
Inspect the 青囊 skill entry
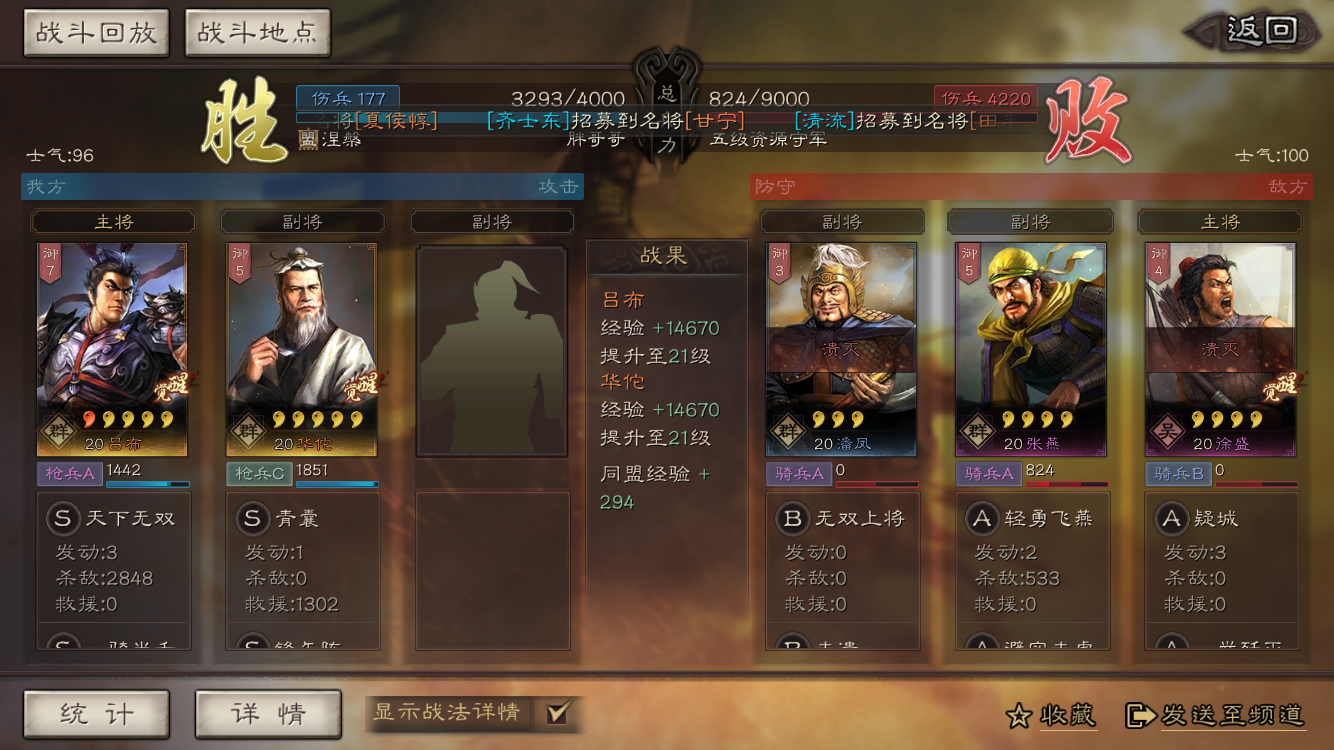(302, 518)
